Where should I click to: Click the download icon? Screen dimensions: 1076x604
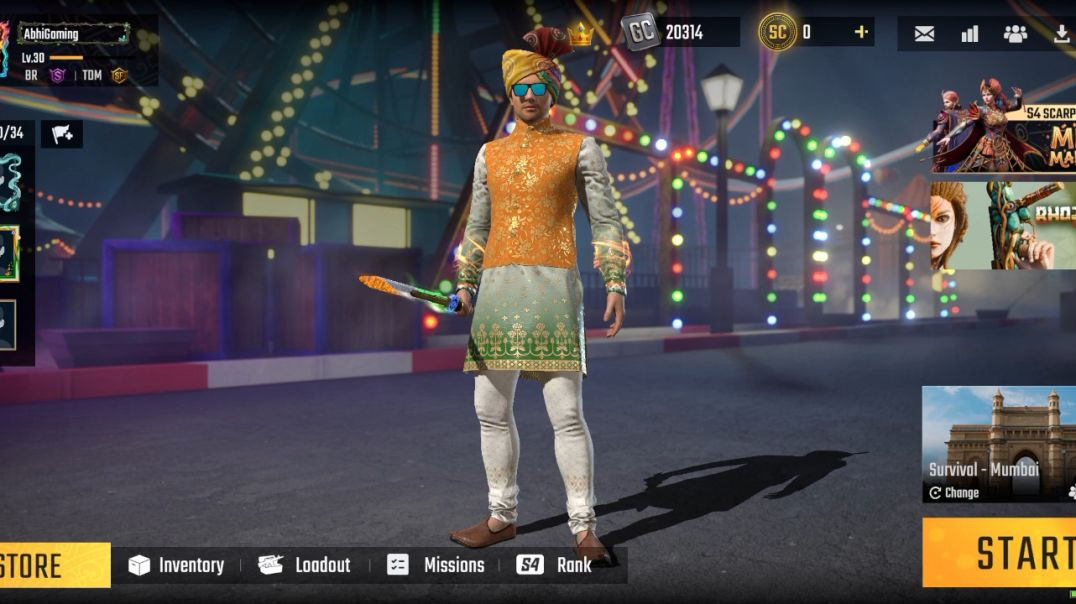pyautogui.click(x=1061, y=34)
